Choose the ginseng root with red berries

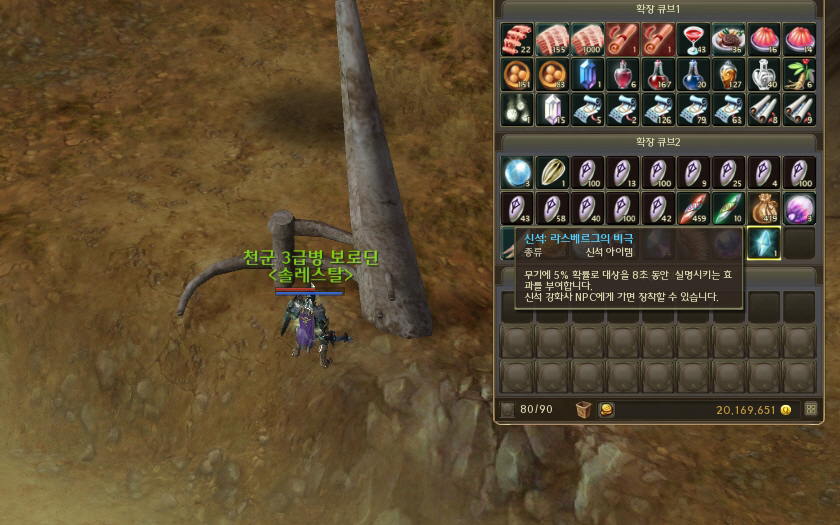tap(798, 75)
